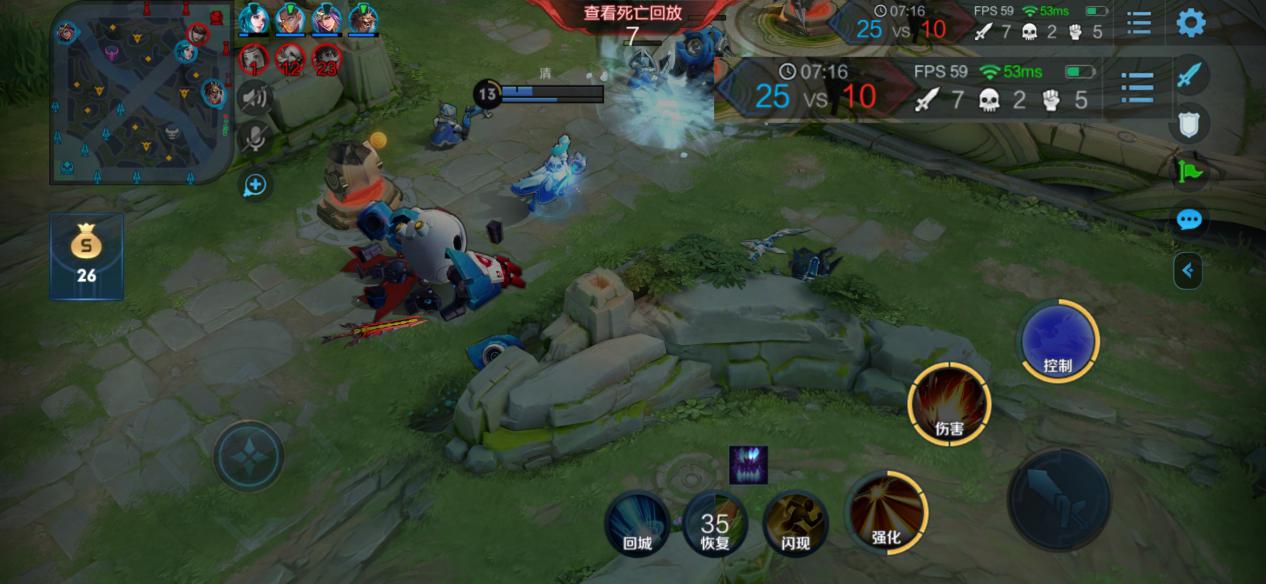Open the death replay (查看死亡回放) banner
The height and width of the screenshot is (584, 1266).
point(632,14)
